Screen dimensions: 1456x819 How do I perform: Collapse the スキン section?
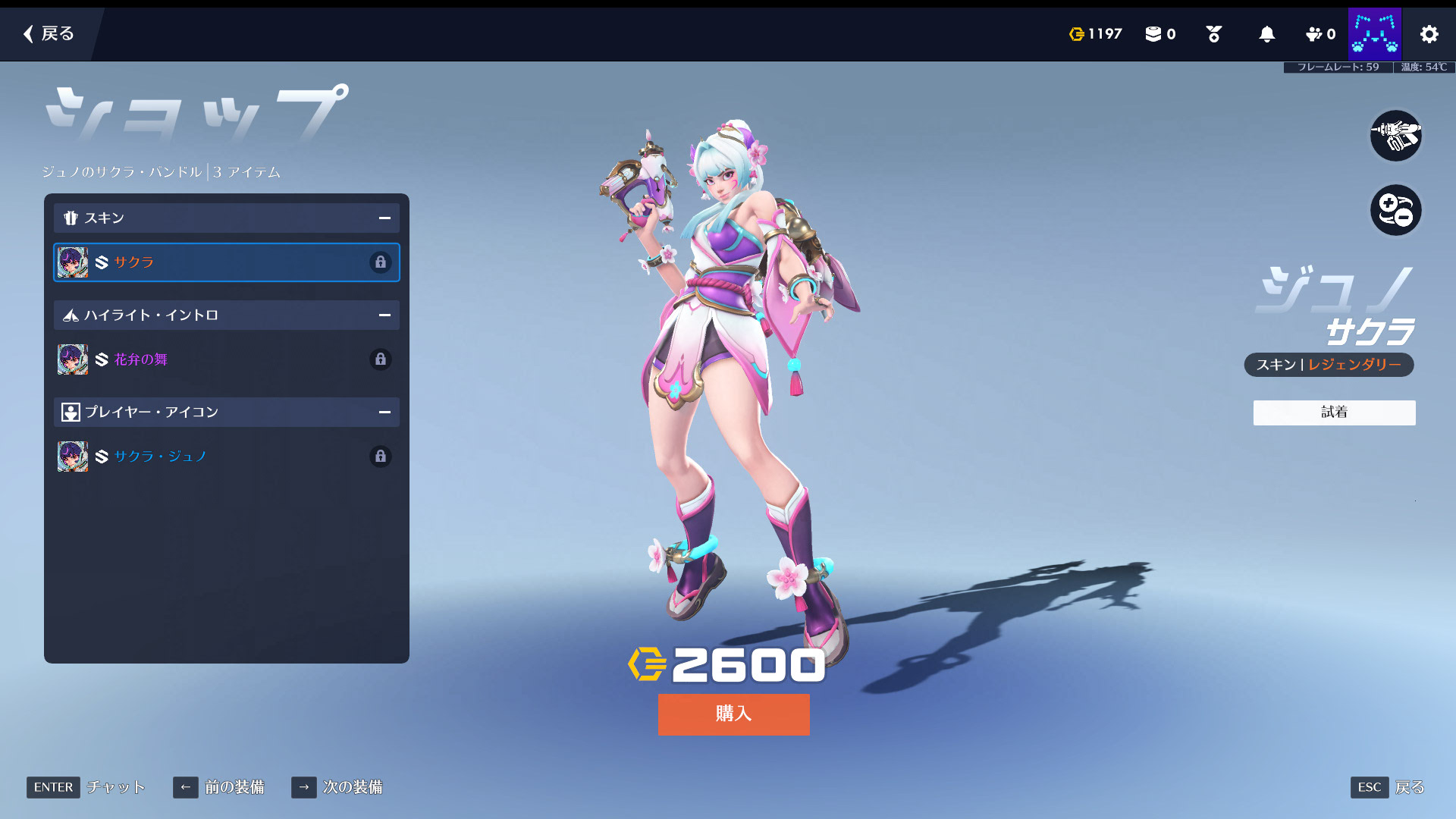[x=384, y=218]
